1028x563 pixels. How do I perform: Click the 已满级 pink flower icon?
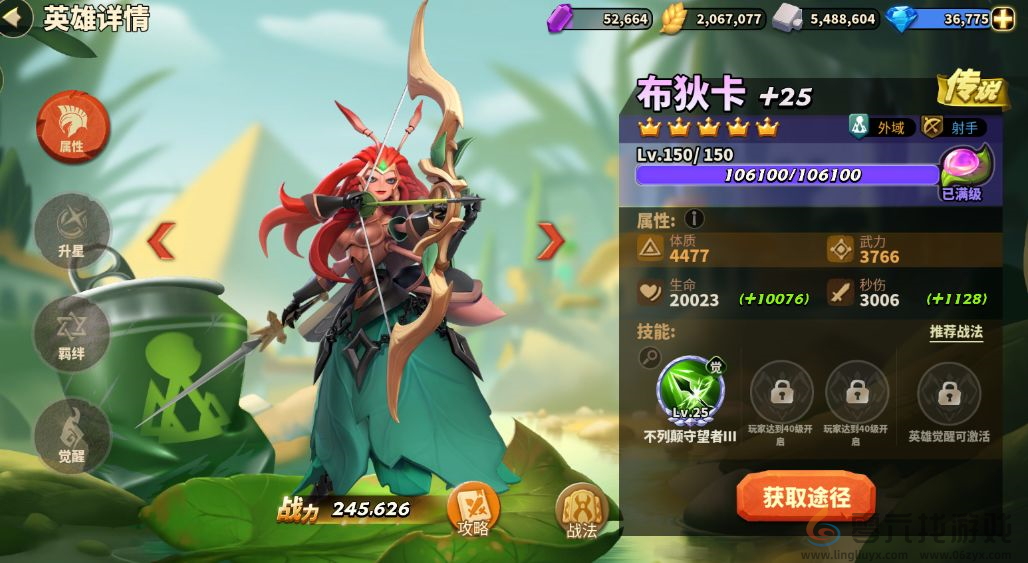pos(963,165)
